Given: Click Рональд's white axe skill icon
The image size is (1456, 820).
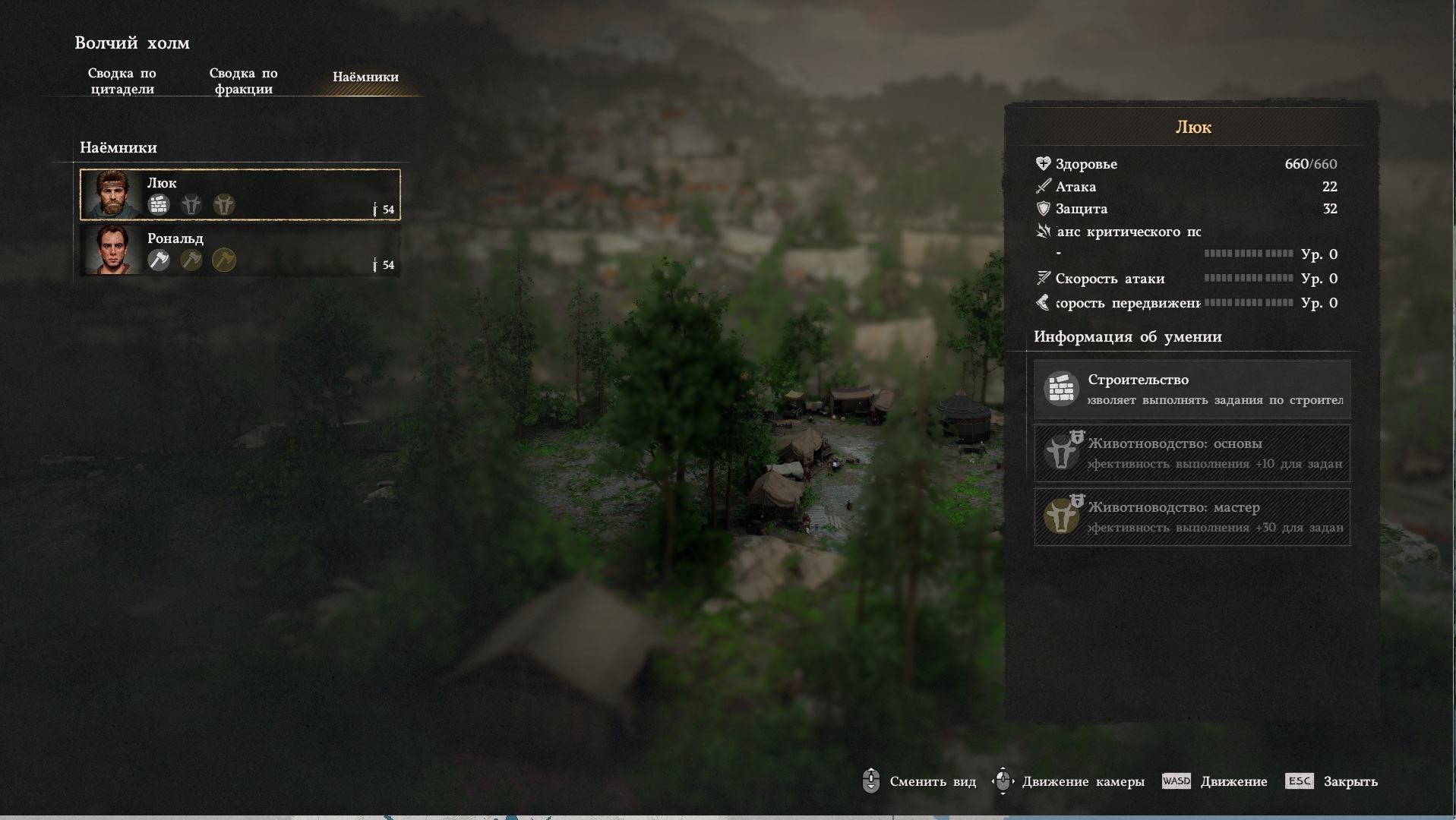Looking at the screenshot, I should [x=159, y=260].
